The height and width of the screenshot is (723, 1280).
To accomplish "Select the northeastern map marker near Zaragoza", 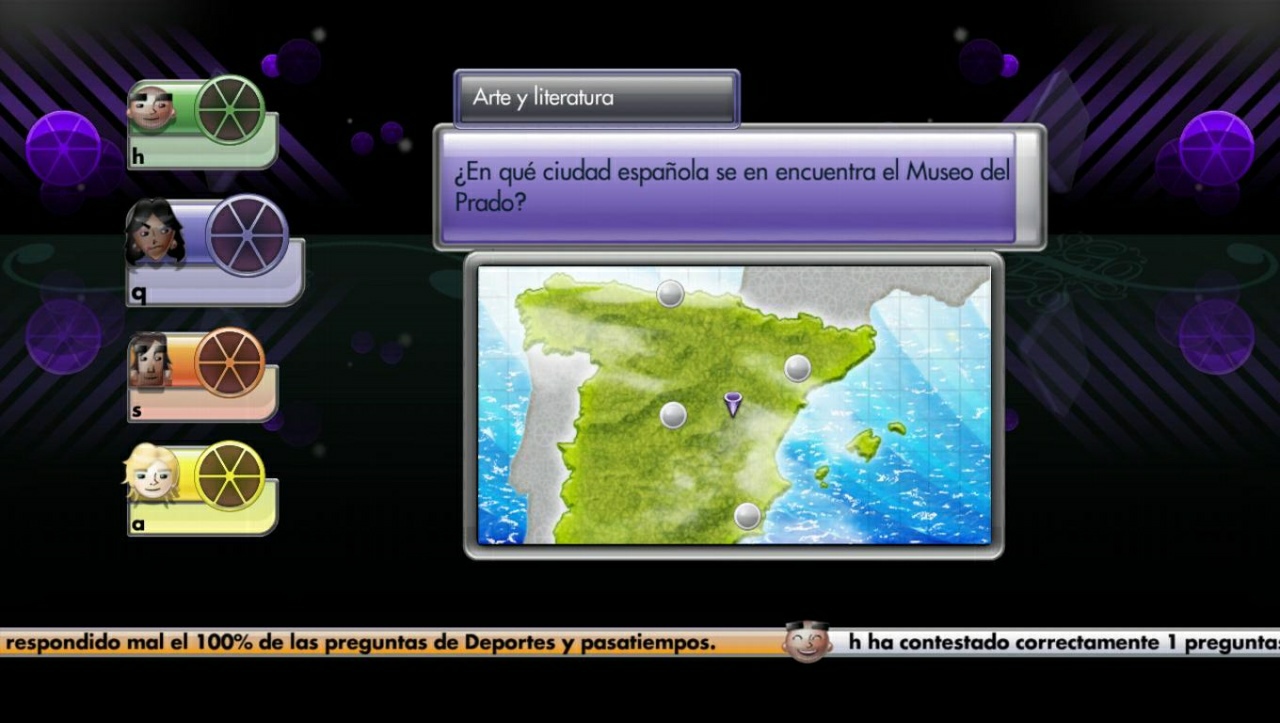I will 797,367.
